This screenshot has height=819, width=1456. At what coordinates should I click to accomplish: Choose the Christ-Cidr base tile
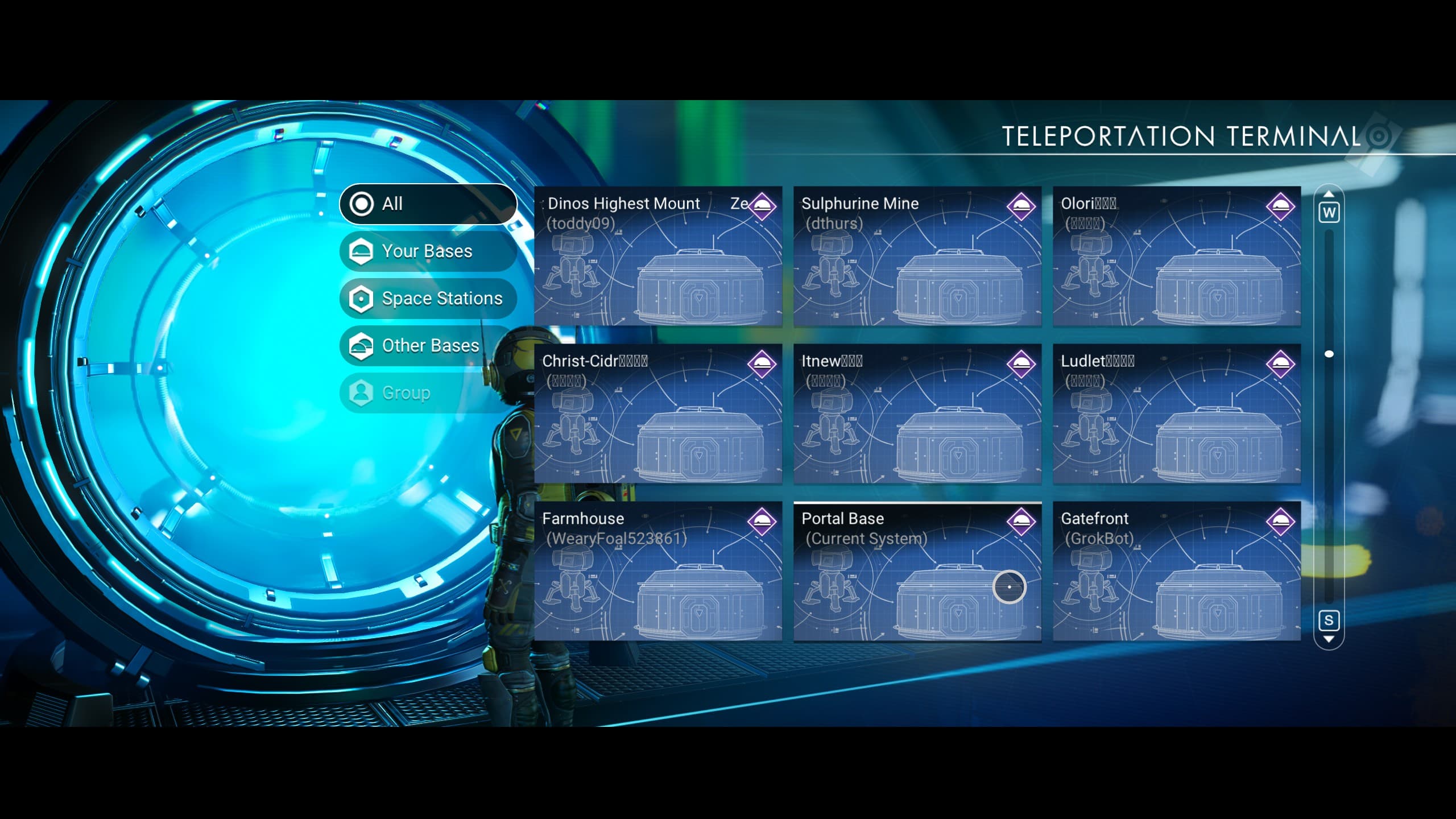coord(658,413)
